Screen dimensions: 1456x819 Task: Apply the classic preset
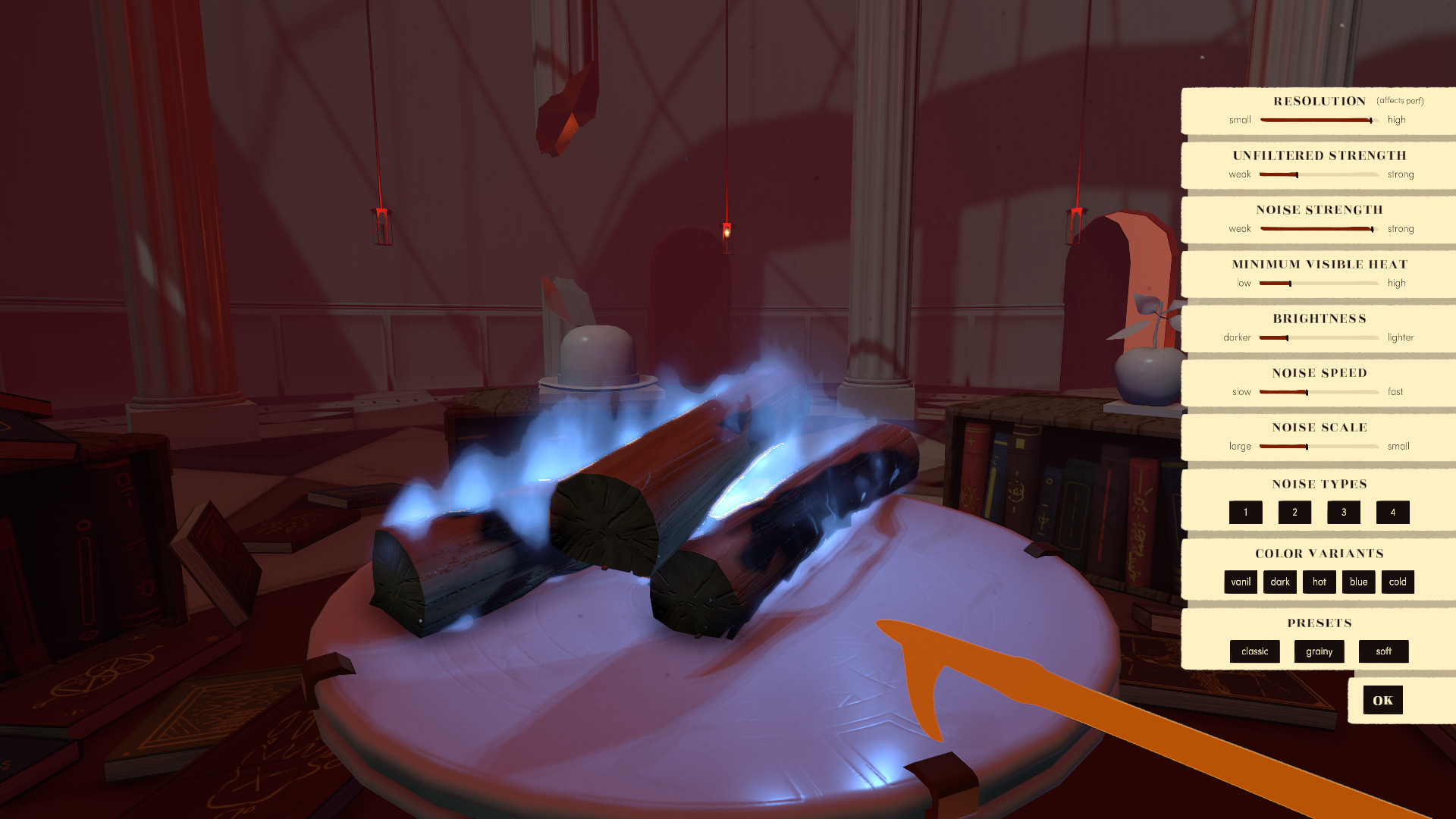pyautogui.click(x=1254, y=651)
